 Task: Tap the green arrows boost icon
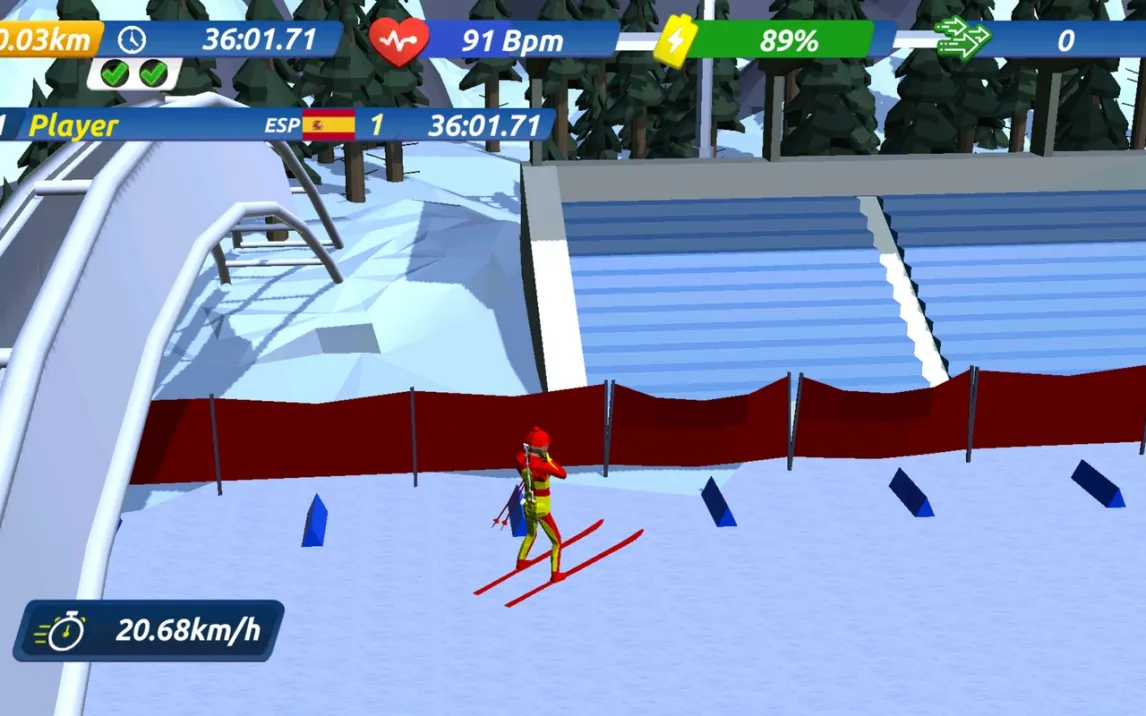coord(961,41)
